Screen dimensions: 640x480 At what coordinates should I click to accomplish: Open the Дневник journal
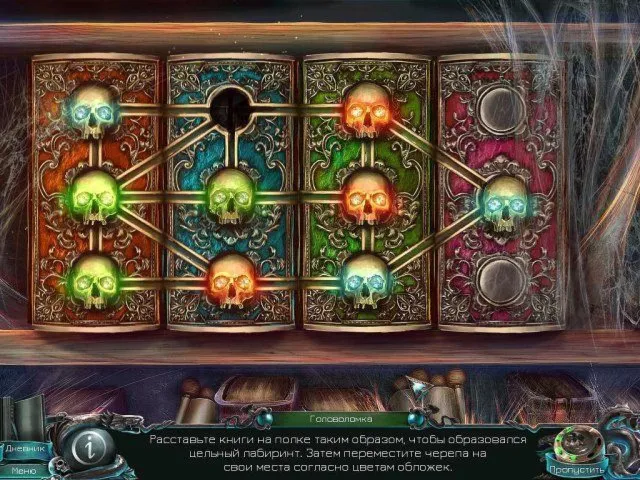coord(22,449)
